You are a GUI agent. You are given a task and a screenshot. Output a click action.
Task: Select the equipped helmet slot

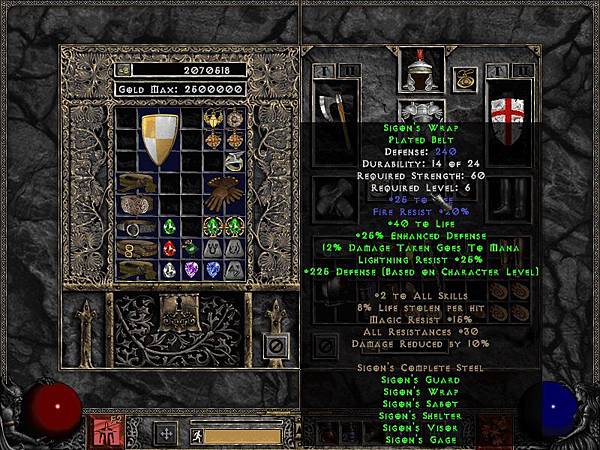pyautogui.click(x=421, y=70)
